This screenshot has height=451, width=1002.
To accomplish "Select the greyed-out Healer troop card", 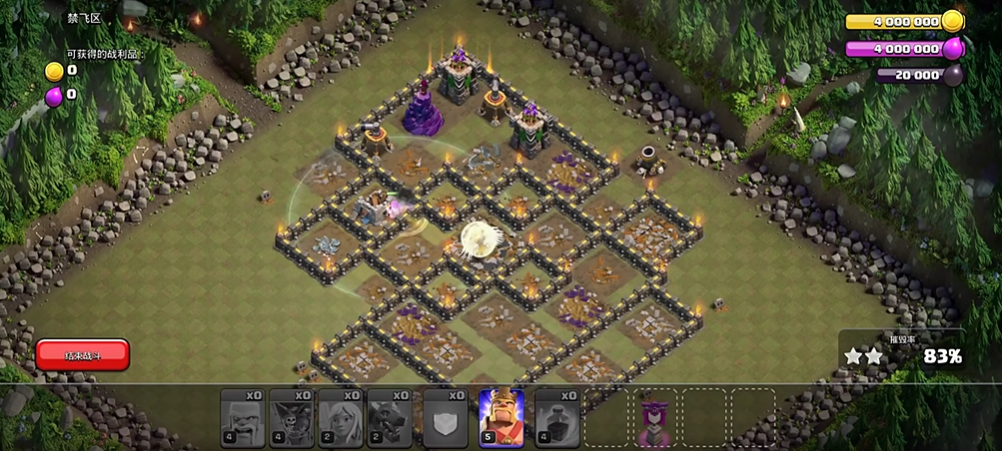I will 340,417.
